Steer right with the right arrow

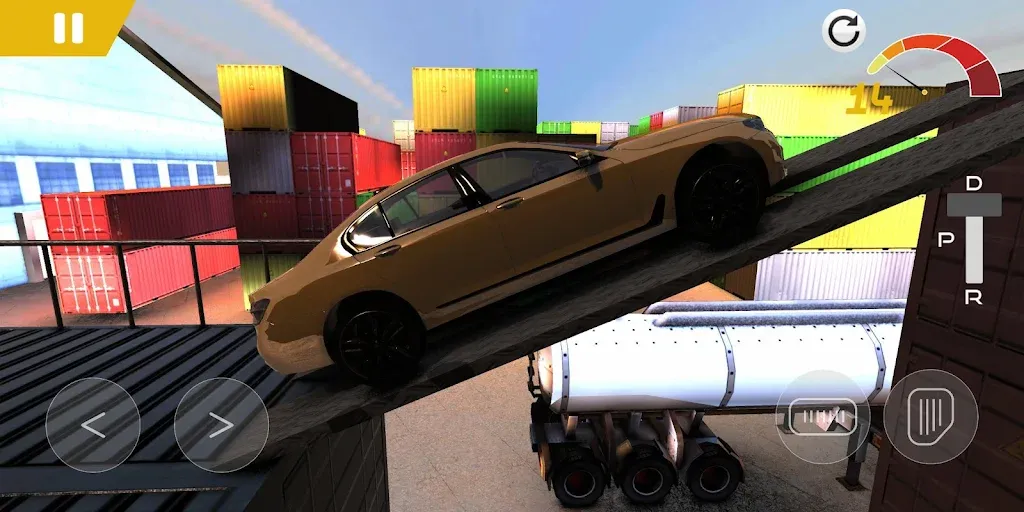tap(221, 425)
